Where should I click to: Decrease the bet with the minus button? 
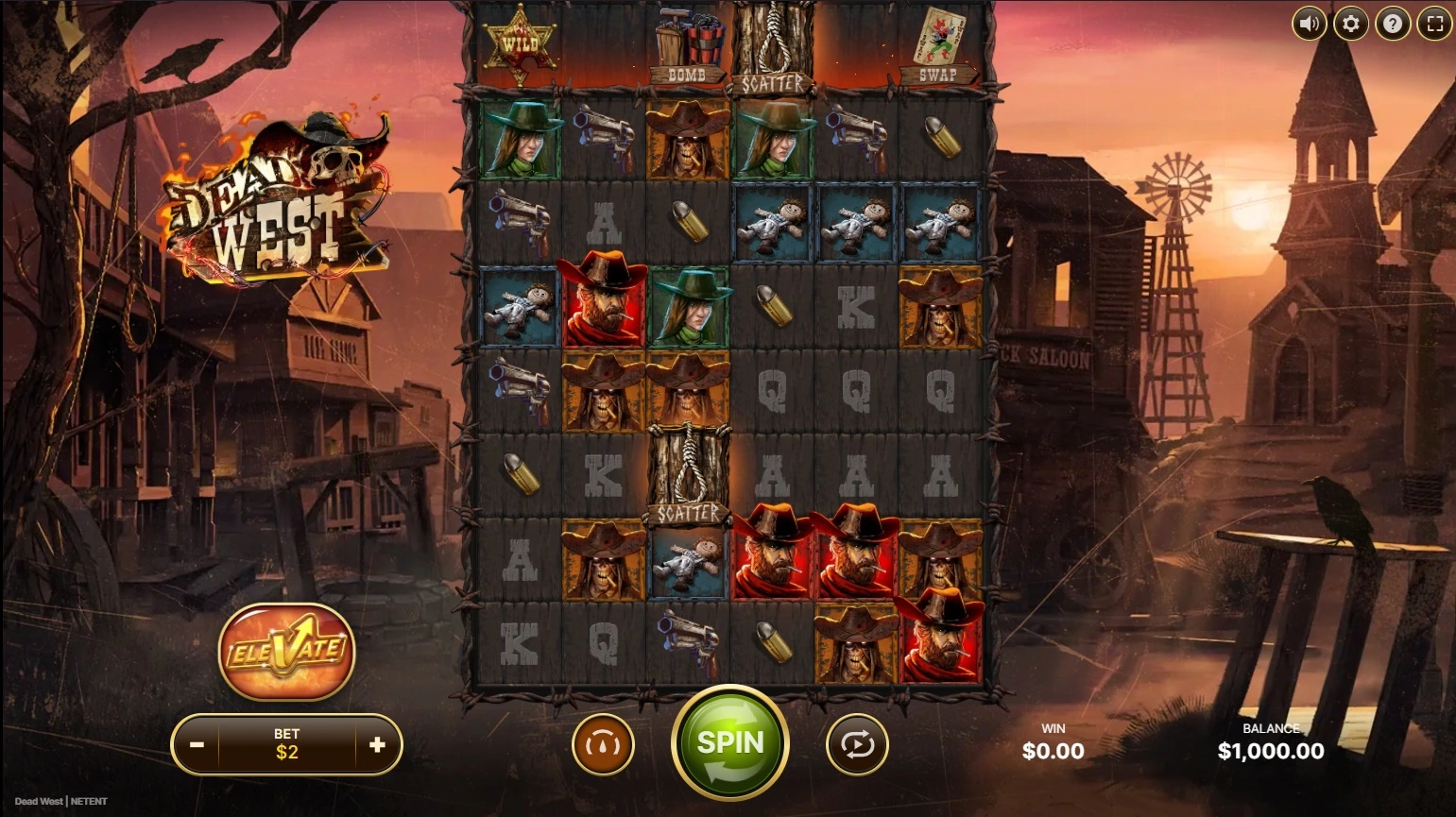[197, 745]
